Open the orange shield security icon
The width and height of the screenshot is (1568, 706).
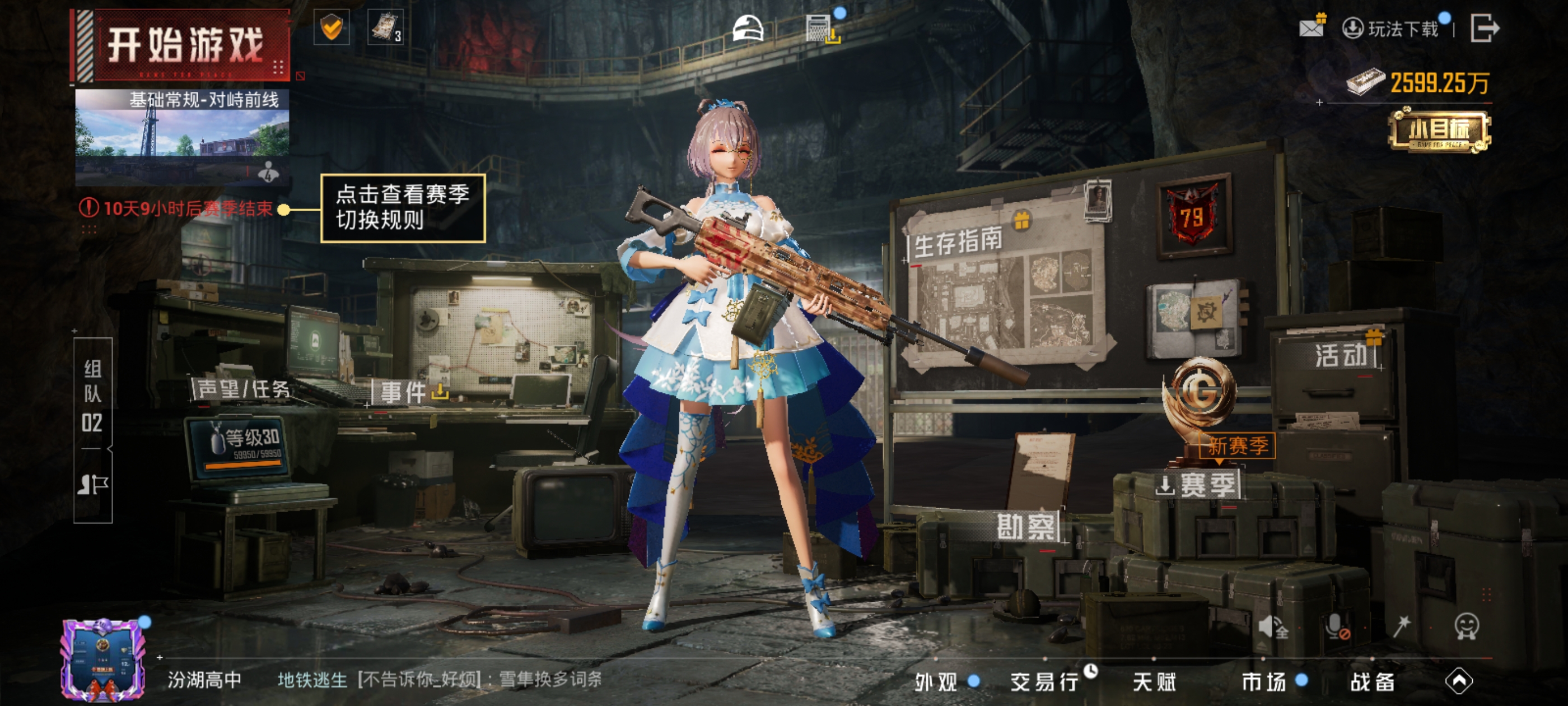click(332, 27)
